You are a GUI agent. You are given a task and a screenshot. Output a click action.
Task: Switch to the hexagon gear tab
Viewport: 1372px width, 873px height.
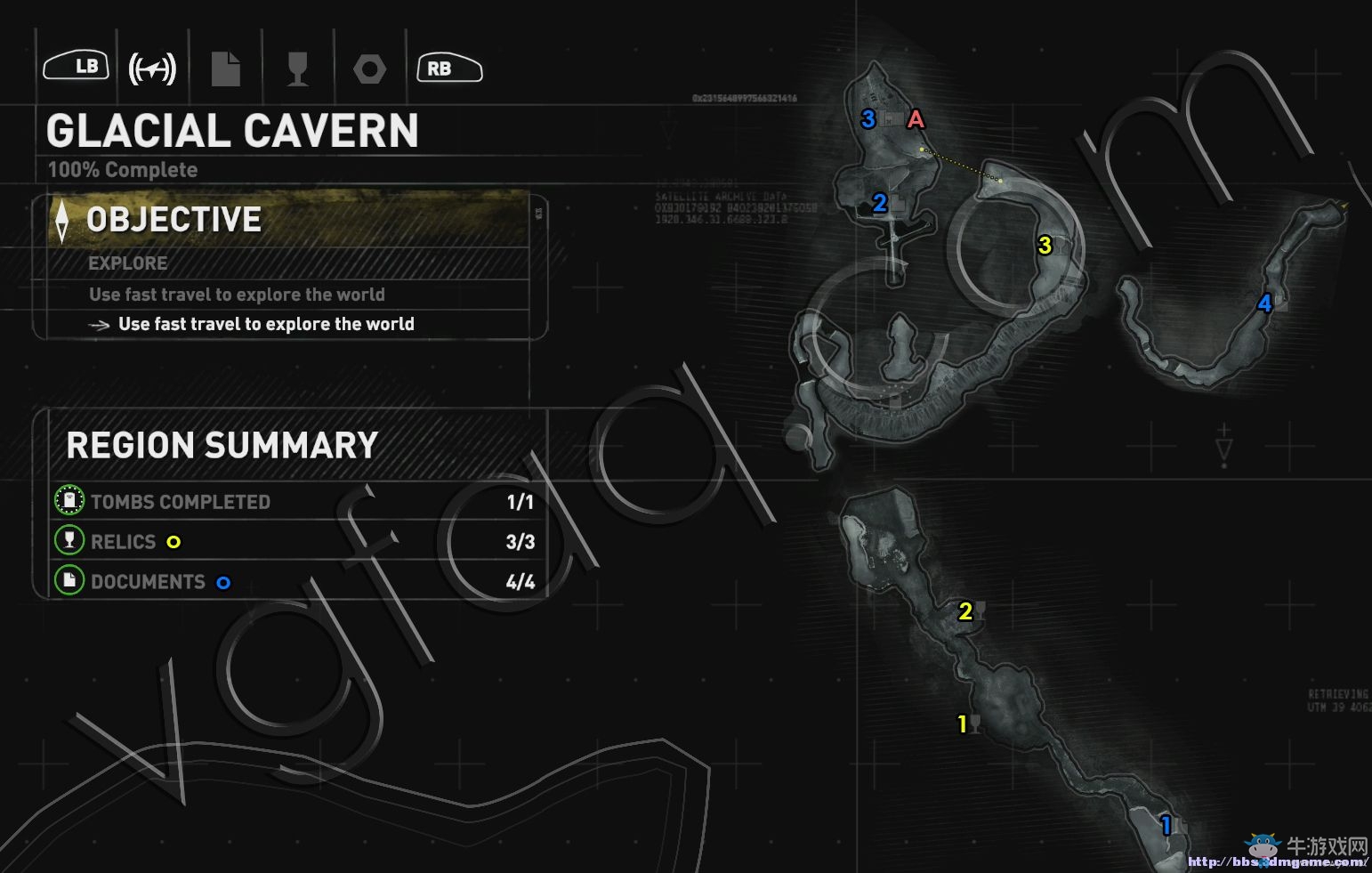[x=369, y=69]
